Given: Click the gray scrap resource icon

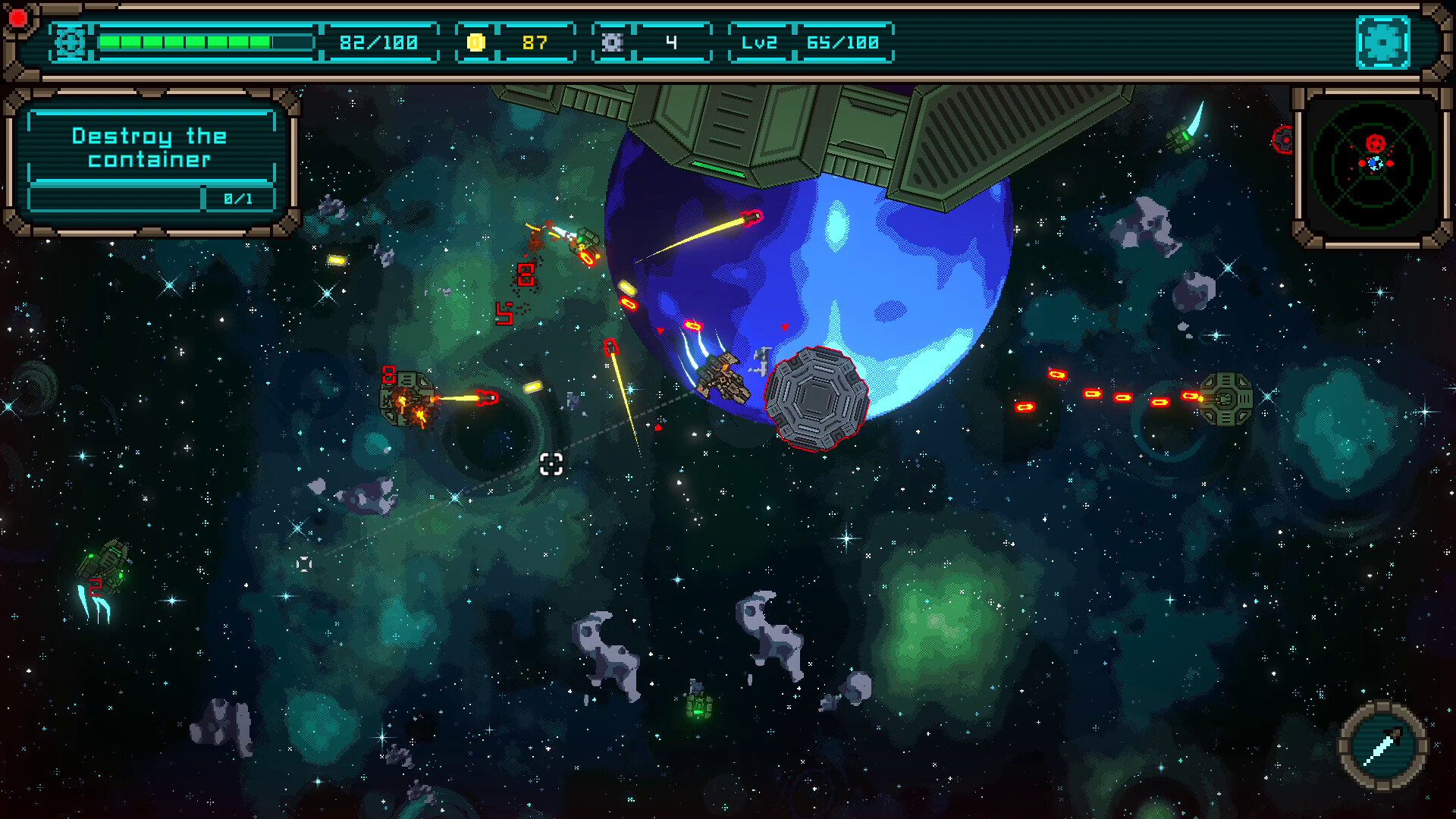Looking at the screenshot, I should [x=611, y=42].
